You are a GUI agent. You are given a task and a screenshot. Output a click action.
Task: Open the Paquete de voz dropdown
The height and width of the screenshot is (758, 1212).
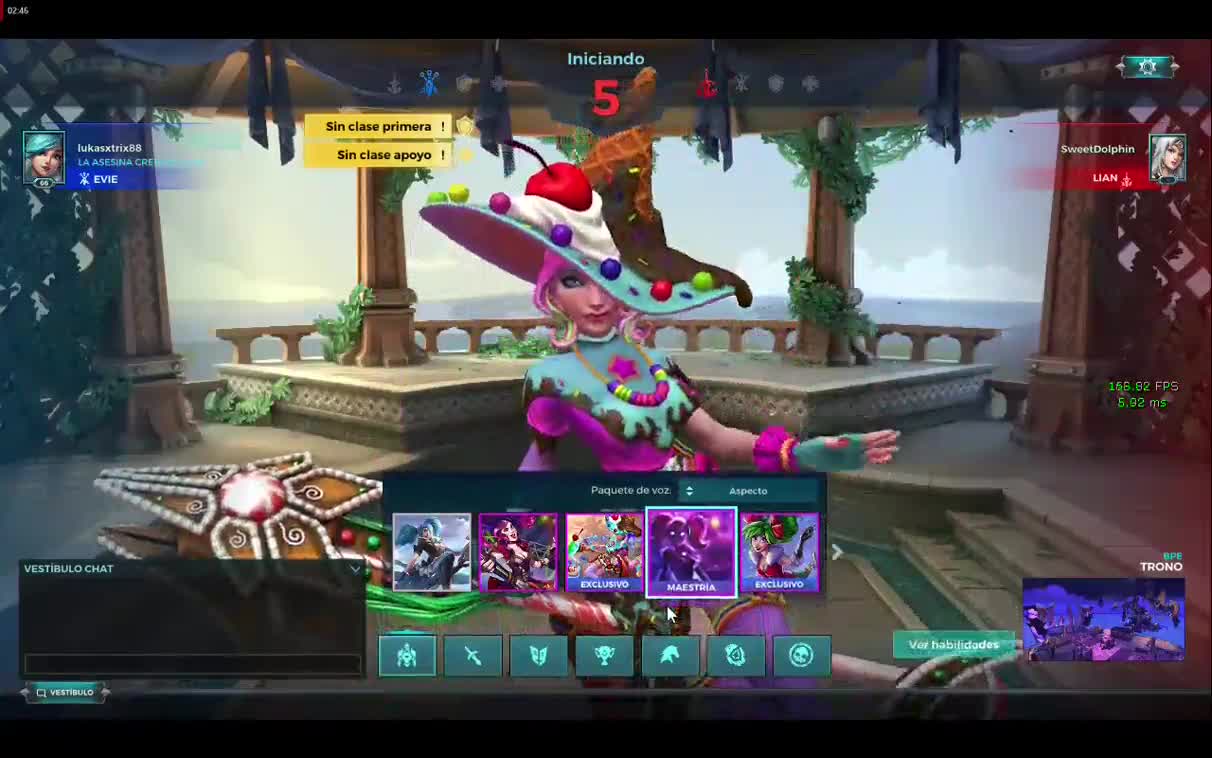click(689, 491)
